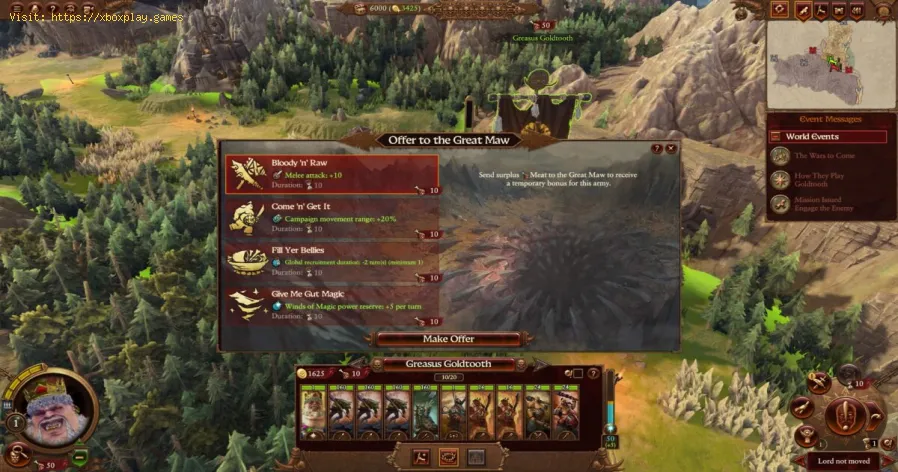Open the How They Play Goldtooth message
The image size is (898, 472).
coord(827,180)
